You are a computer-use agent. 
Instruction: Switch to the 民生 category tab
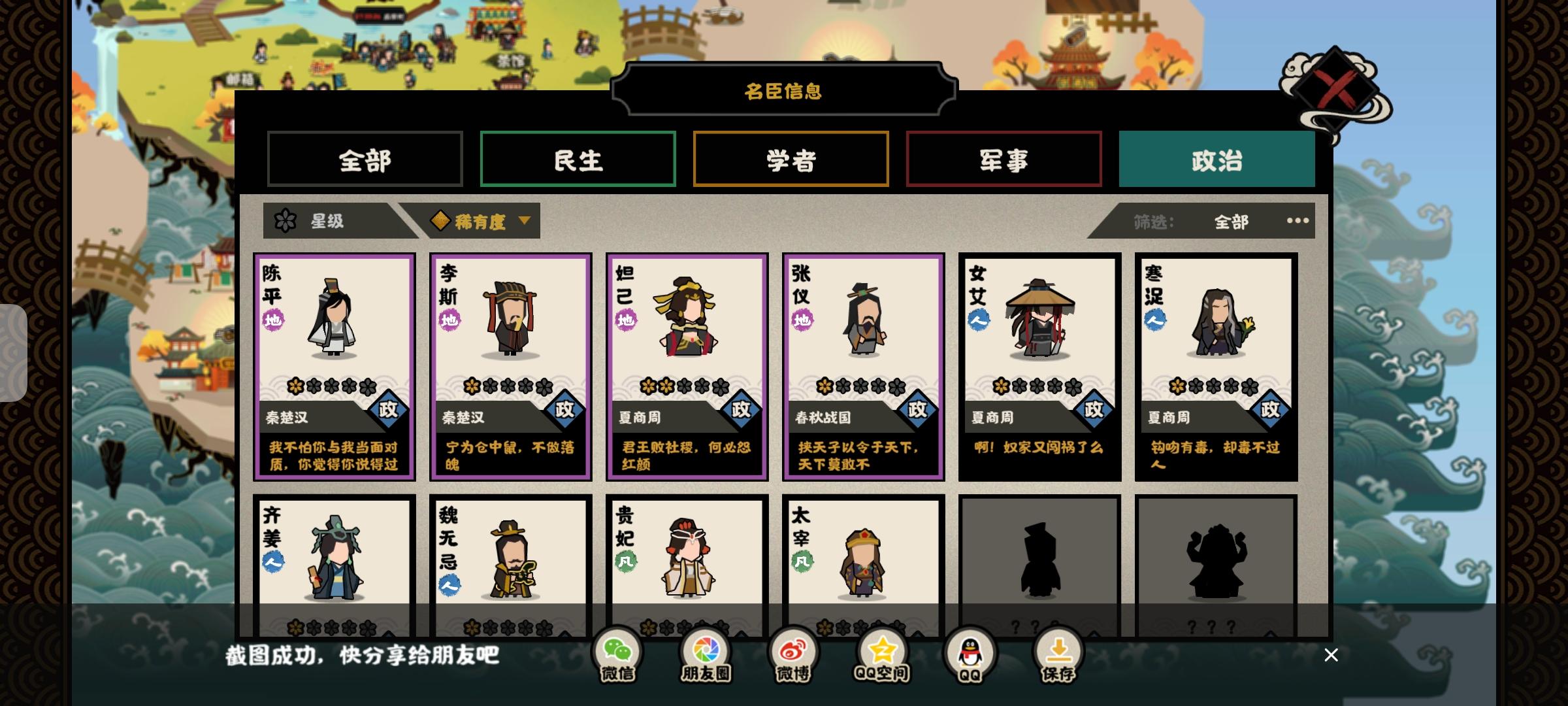coord(578,159)
